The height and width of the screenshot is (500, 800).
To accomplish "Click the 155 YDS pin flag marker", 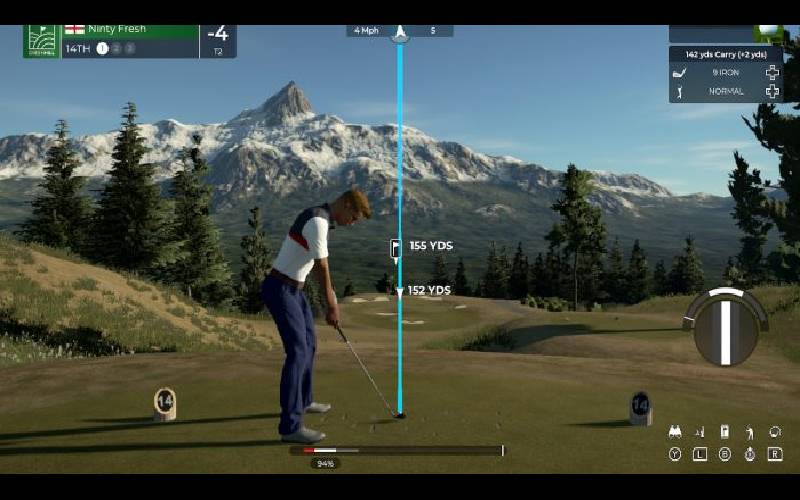I will [397, 247].
